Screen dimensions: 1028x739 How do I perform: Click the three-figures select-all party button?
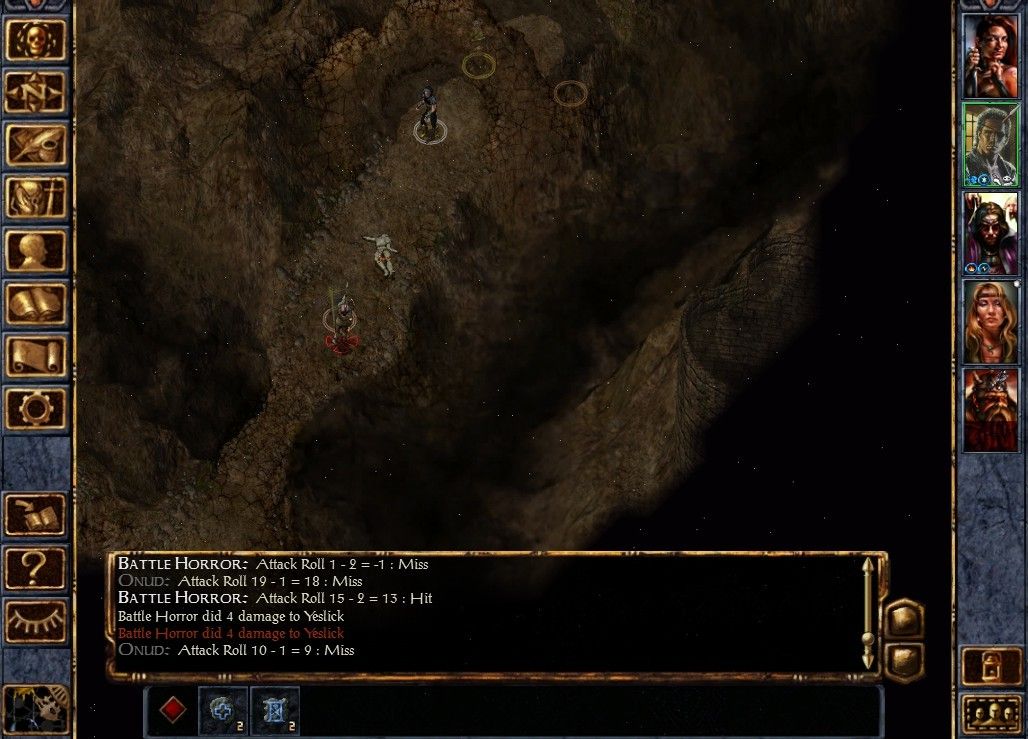(990, 714)
